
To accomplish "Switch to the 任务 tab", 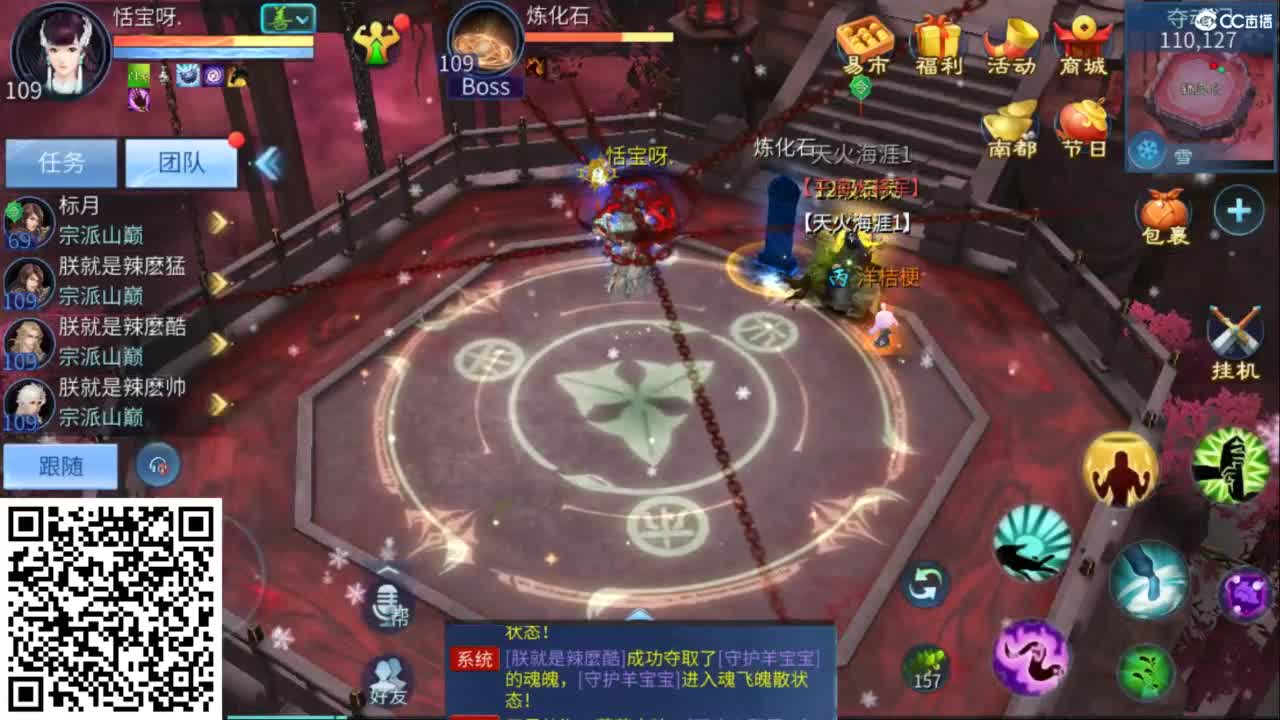I will tap(63, 162).
